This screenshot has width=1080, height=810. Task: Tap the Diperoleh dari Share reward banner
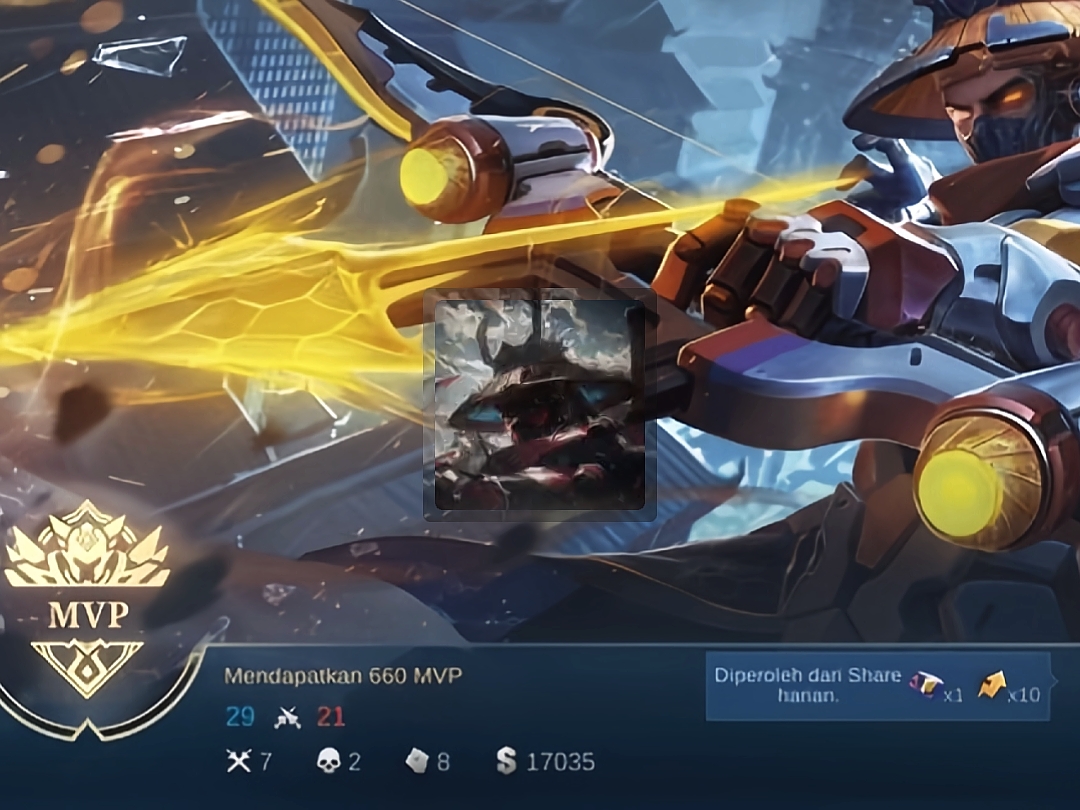(877, 686)
